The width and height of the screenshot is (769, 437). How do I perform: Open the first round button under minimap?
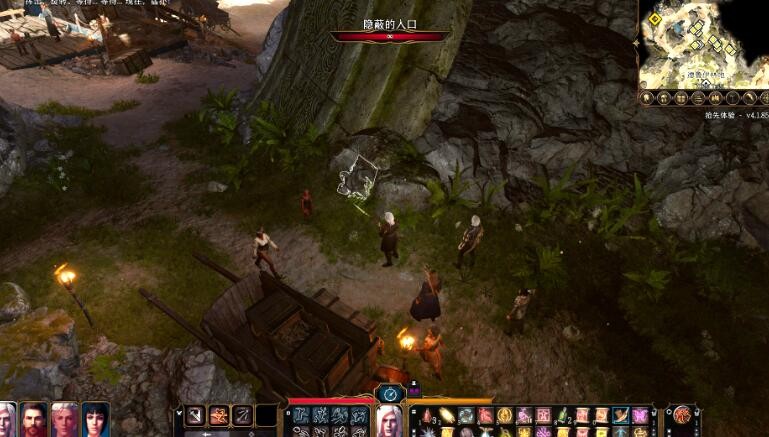[648, 98]
